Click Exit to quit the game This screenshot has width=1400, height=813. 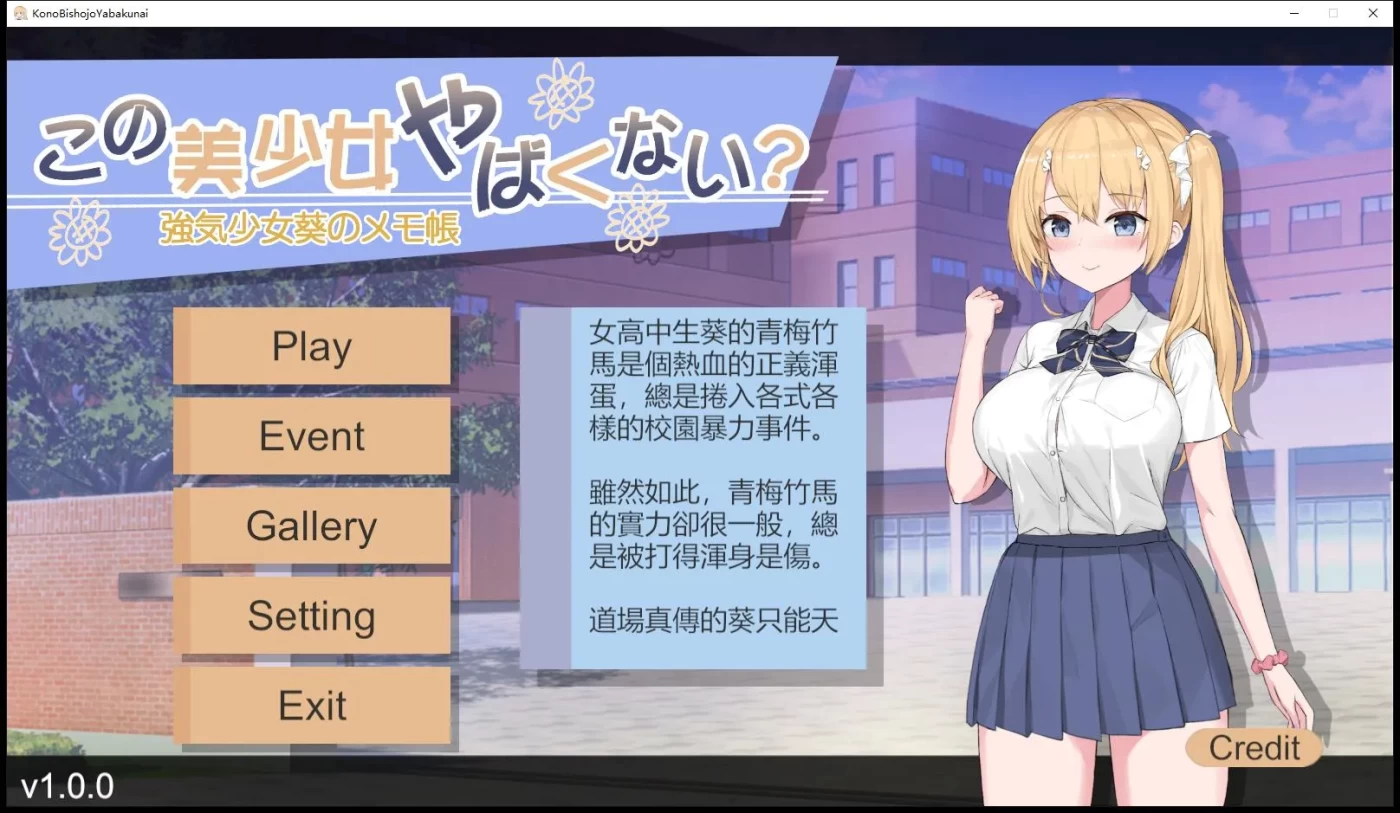click(x=312, y=706)
